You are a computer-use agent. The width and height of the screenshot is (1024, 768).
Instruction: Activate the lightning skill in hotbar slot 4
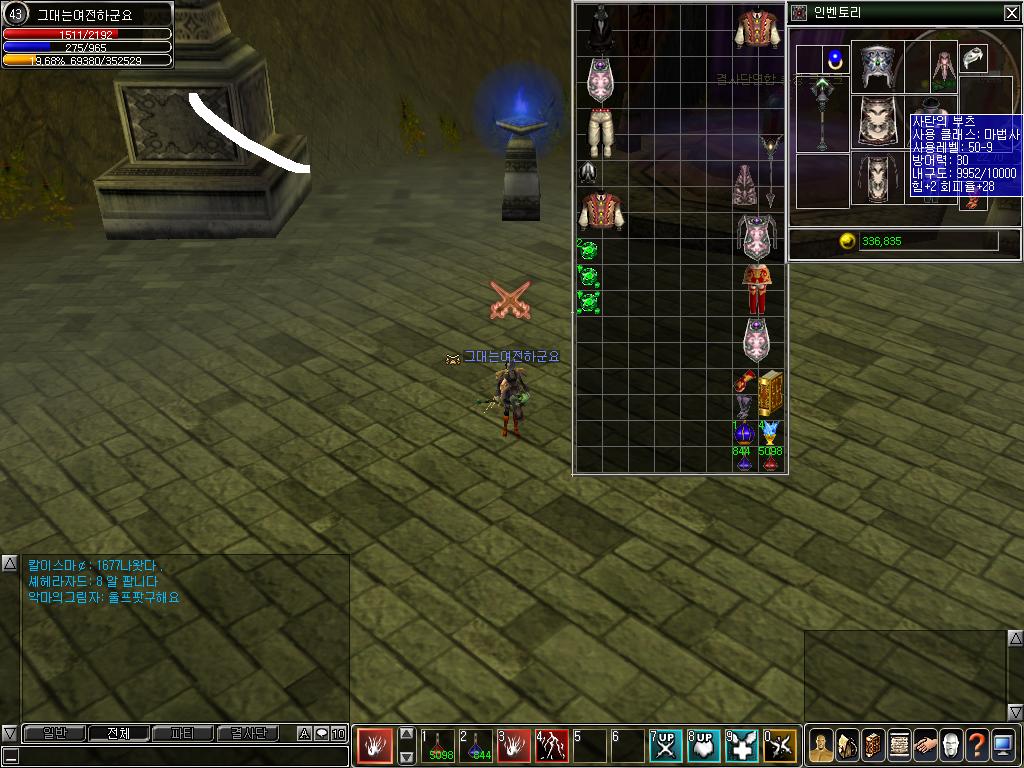click(552, 746)
